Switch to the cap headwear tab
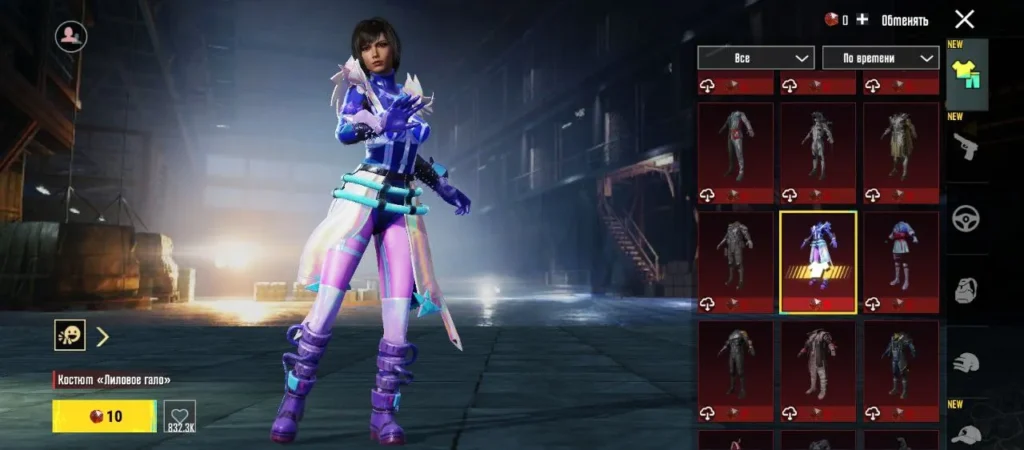Image resolution: width=1024 pixels, height=450 pixels. (x=967, y=432)
